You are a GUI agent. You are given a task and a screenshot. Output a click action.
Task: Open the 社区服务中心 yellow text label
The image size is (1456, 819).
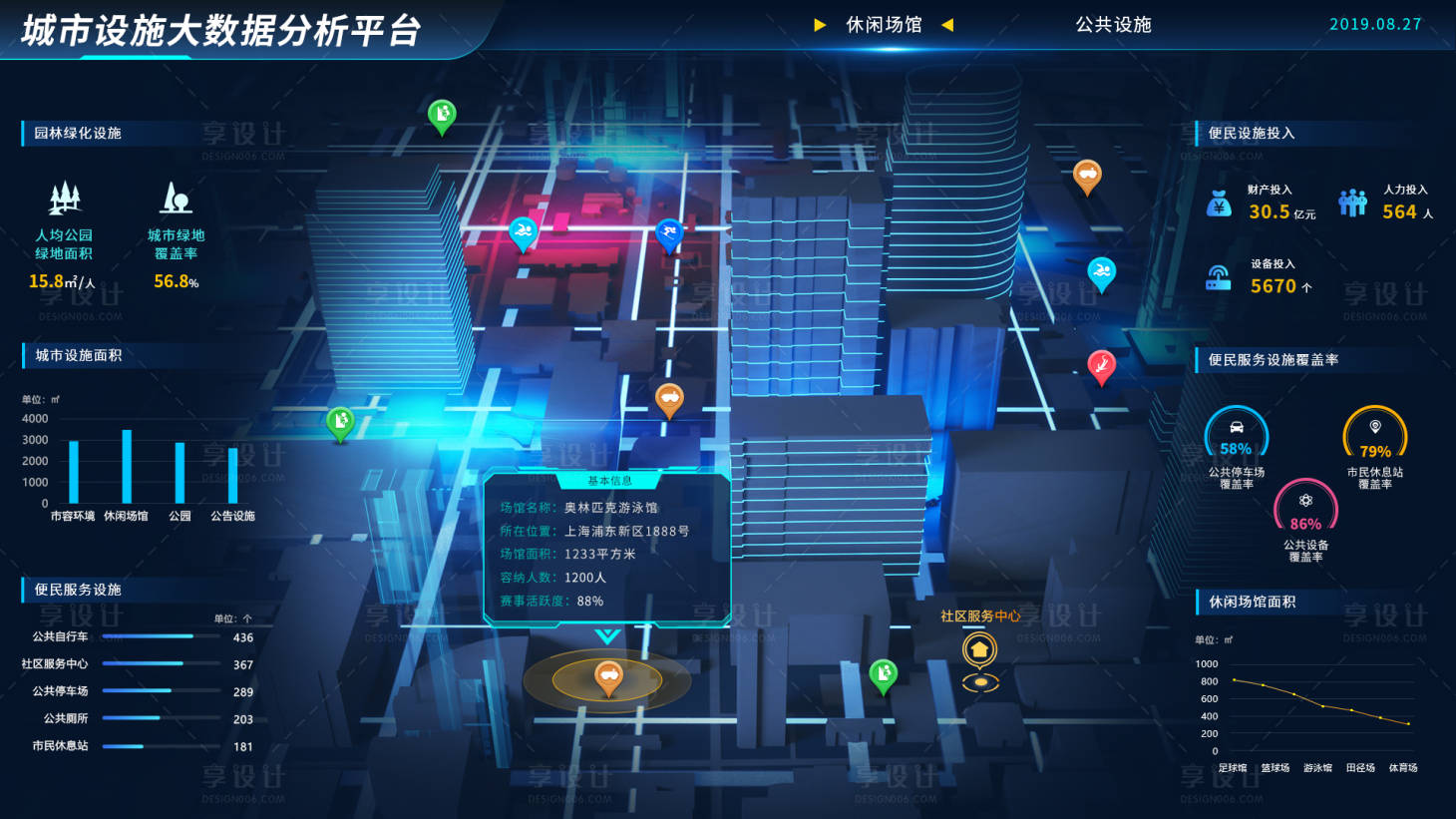pos(980,616)
